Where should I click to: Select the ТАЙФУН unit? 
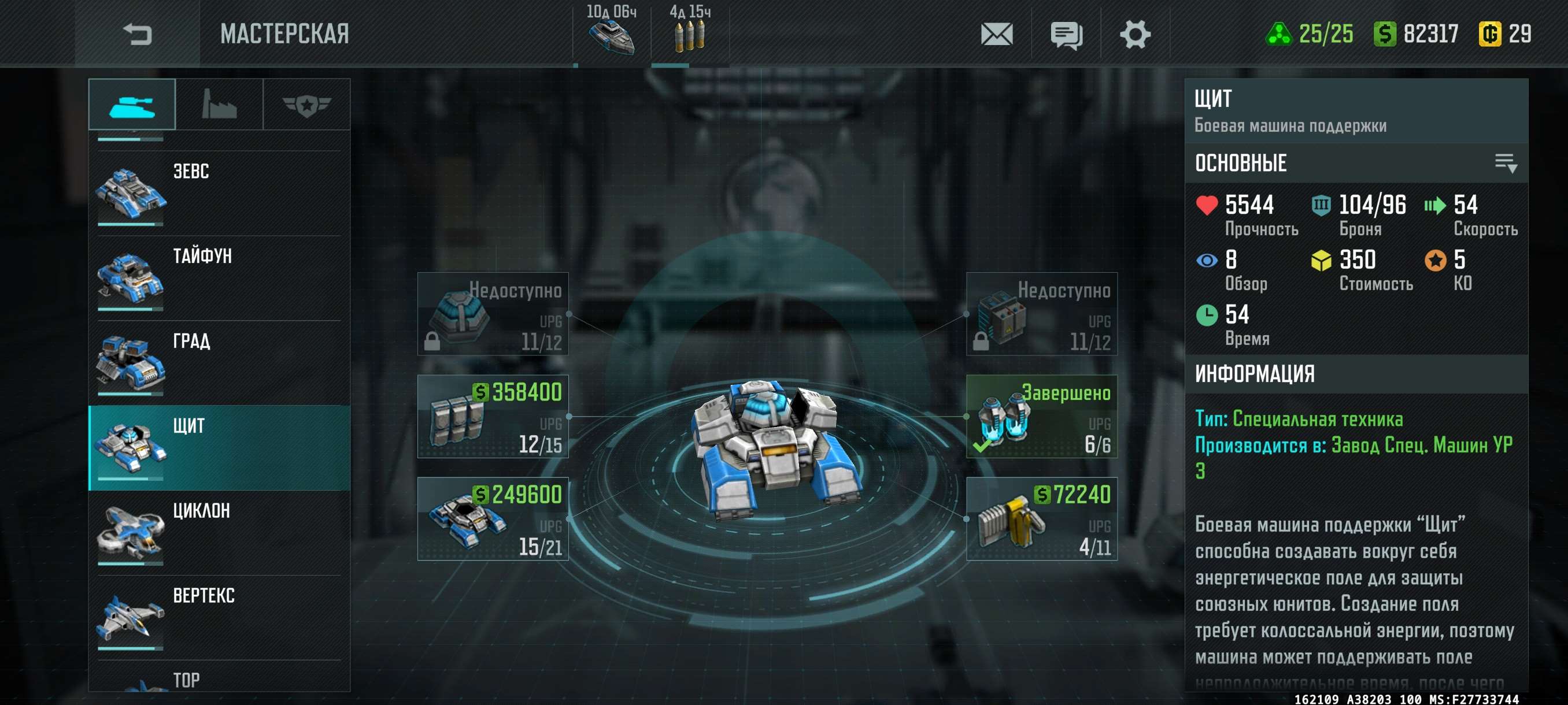point(219,278)
